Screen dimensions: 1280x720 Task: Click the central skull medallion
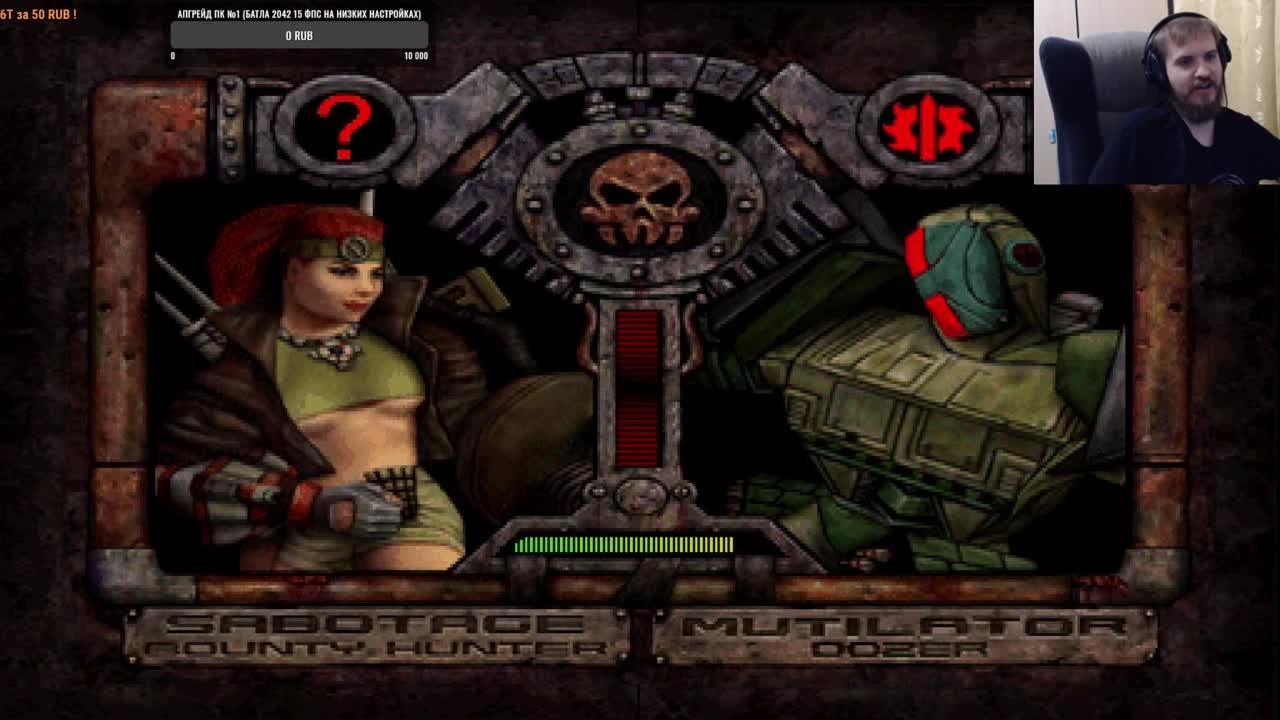coord(639,201)
